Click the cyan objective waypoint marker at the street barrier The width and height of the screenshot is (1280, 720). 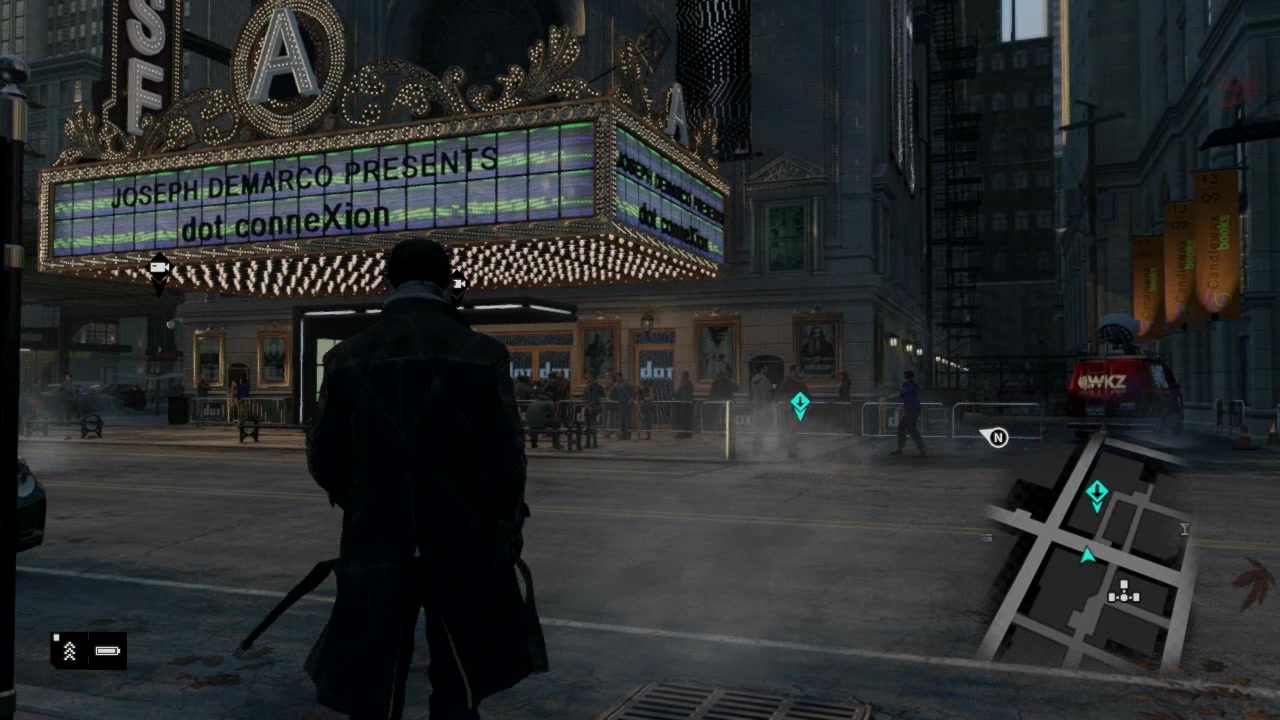[800, 405]
